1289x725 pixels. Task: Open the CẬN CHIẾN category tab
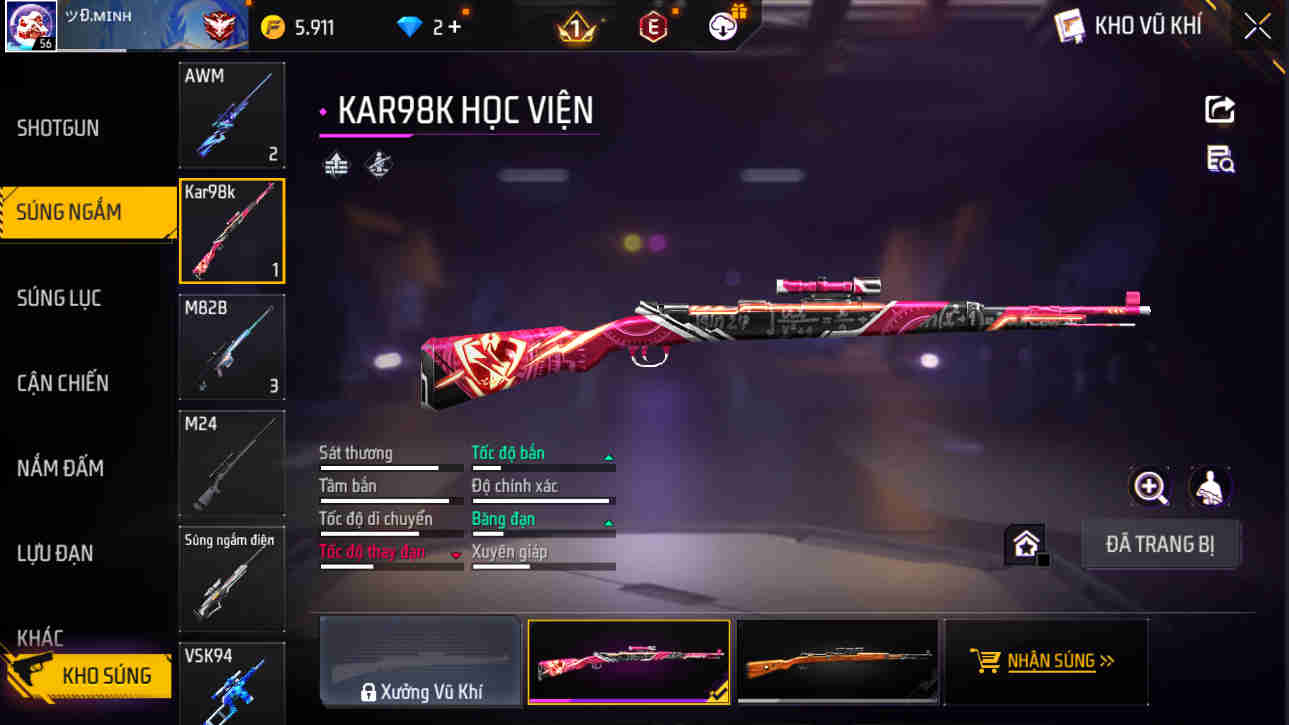coord(63,382)
